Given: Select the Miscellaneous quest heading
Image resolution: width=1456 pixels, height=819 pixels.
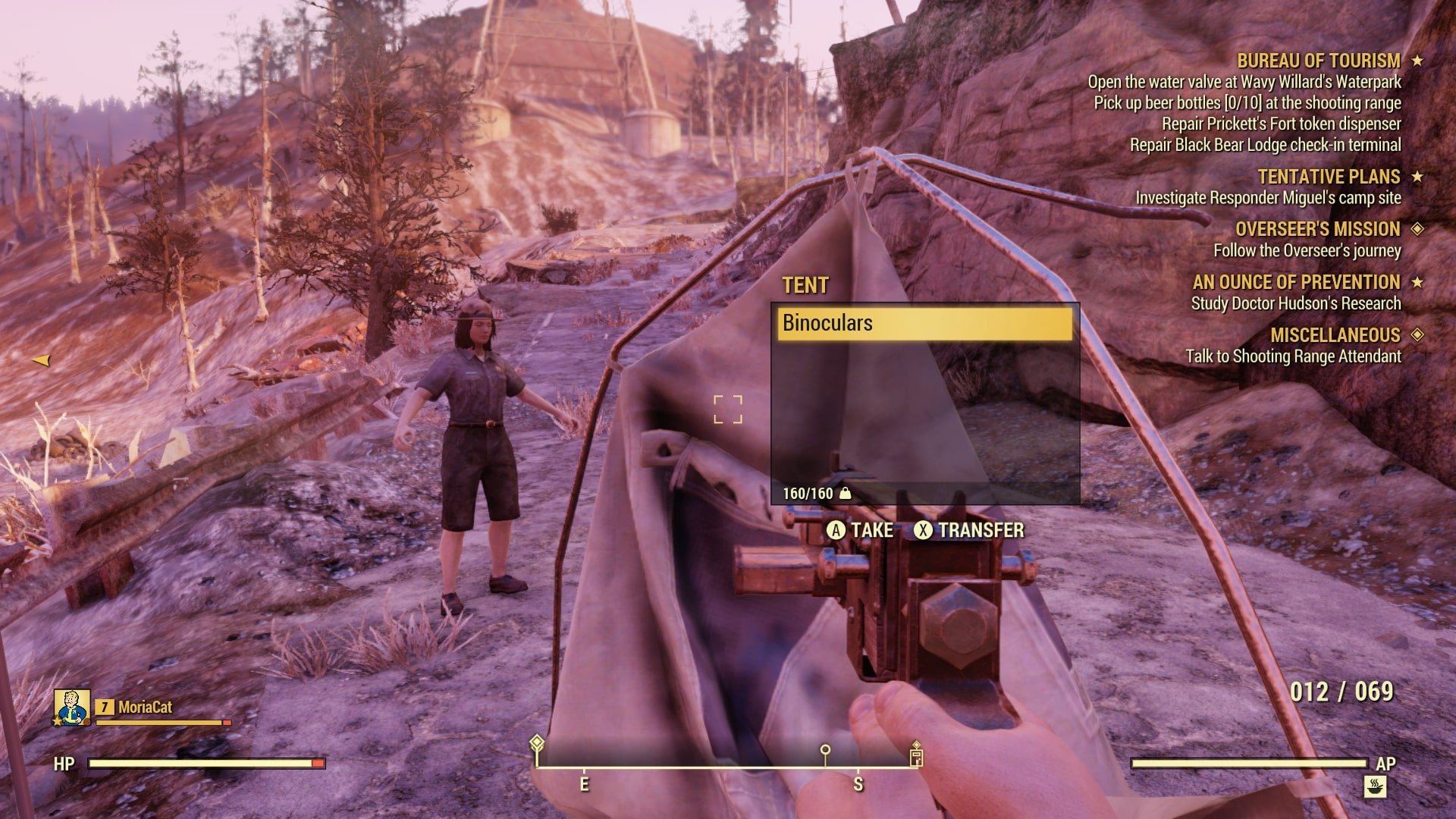Looking at the screenshot, I should coord(1335,335).
